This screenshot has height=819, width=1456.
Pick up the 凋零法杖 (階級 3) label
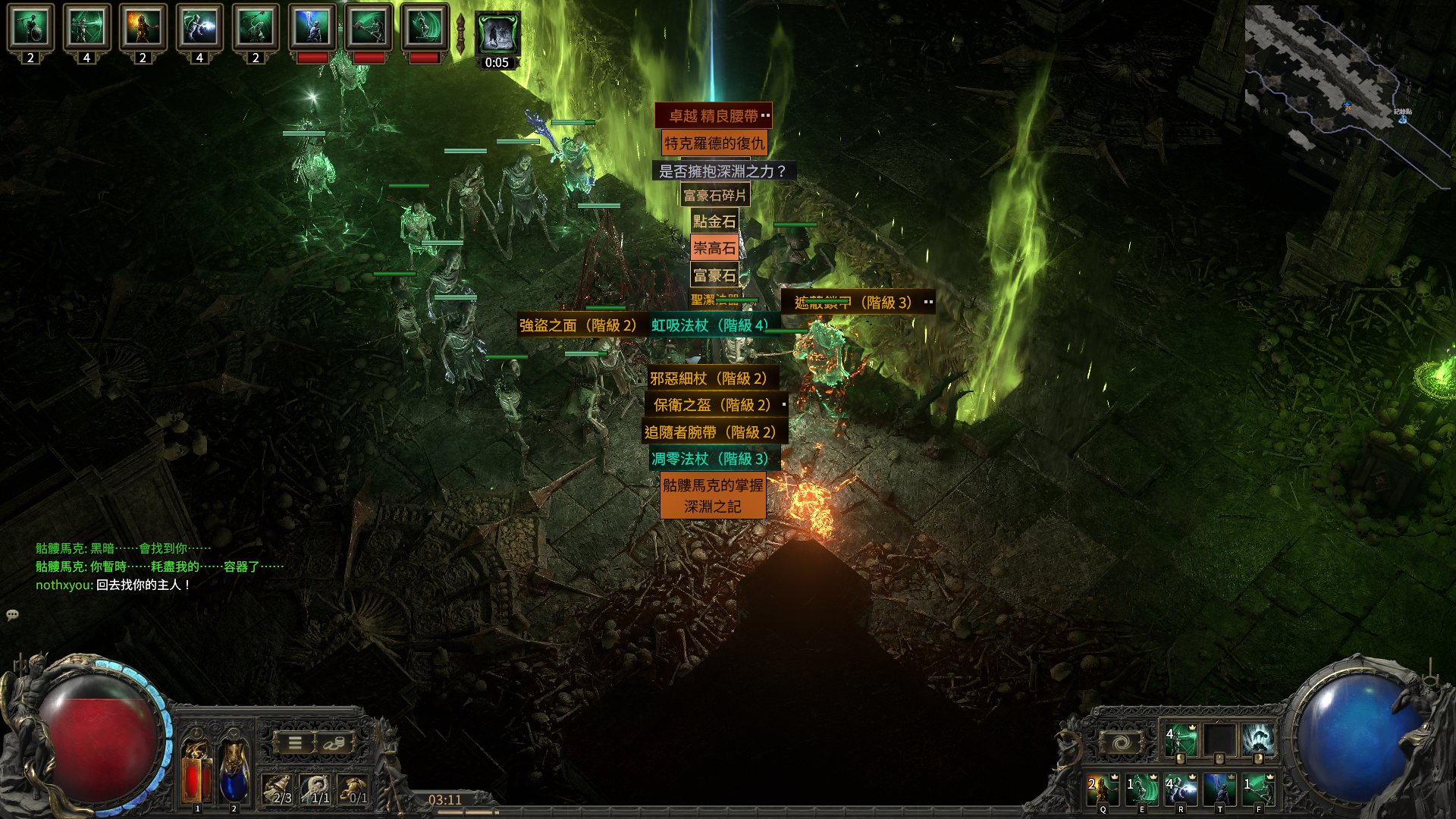point(711,459)
